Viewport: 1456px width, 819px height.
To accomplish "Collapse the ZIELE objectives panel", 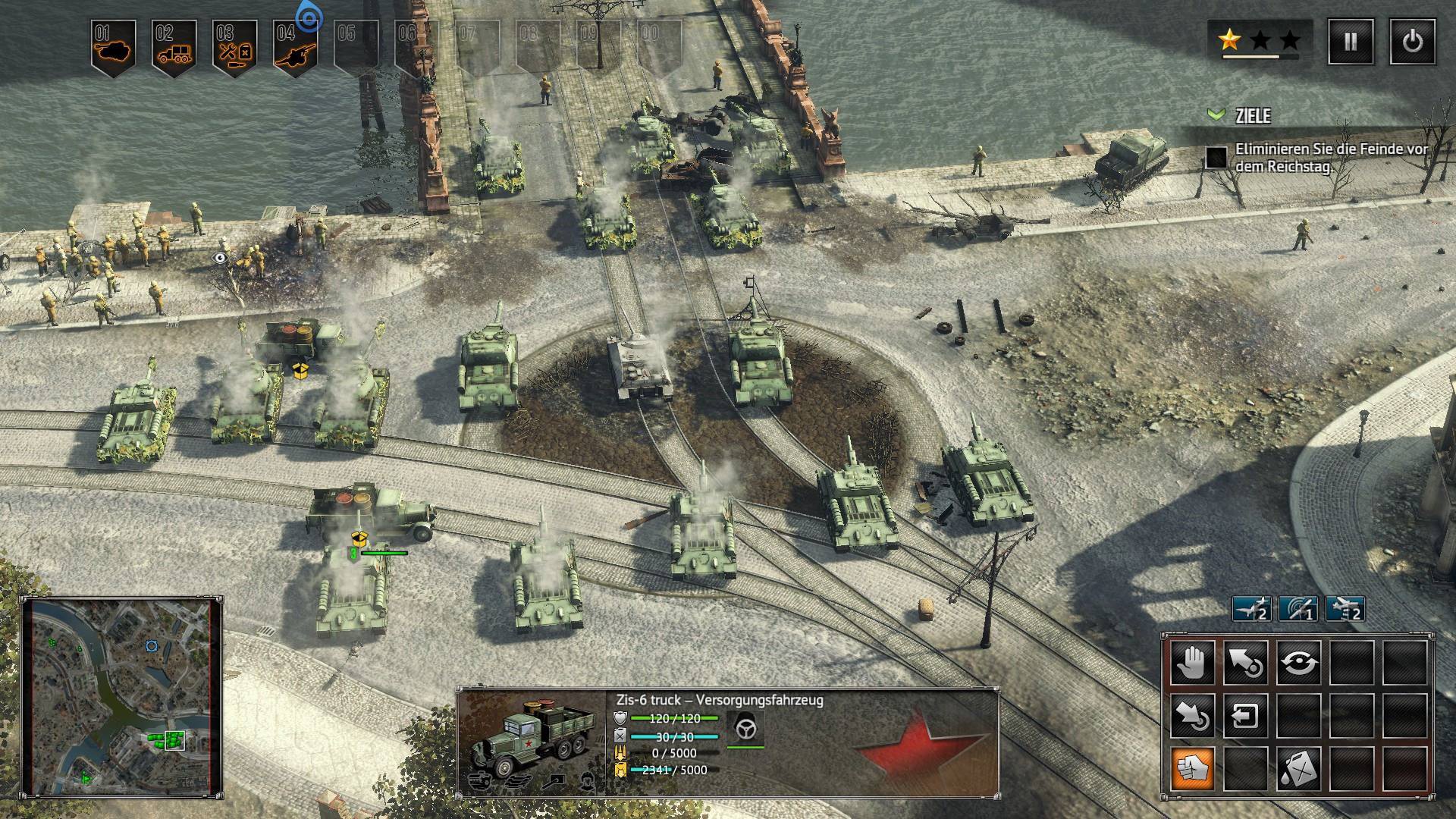I will coord(1216,115).
